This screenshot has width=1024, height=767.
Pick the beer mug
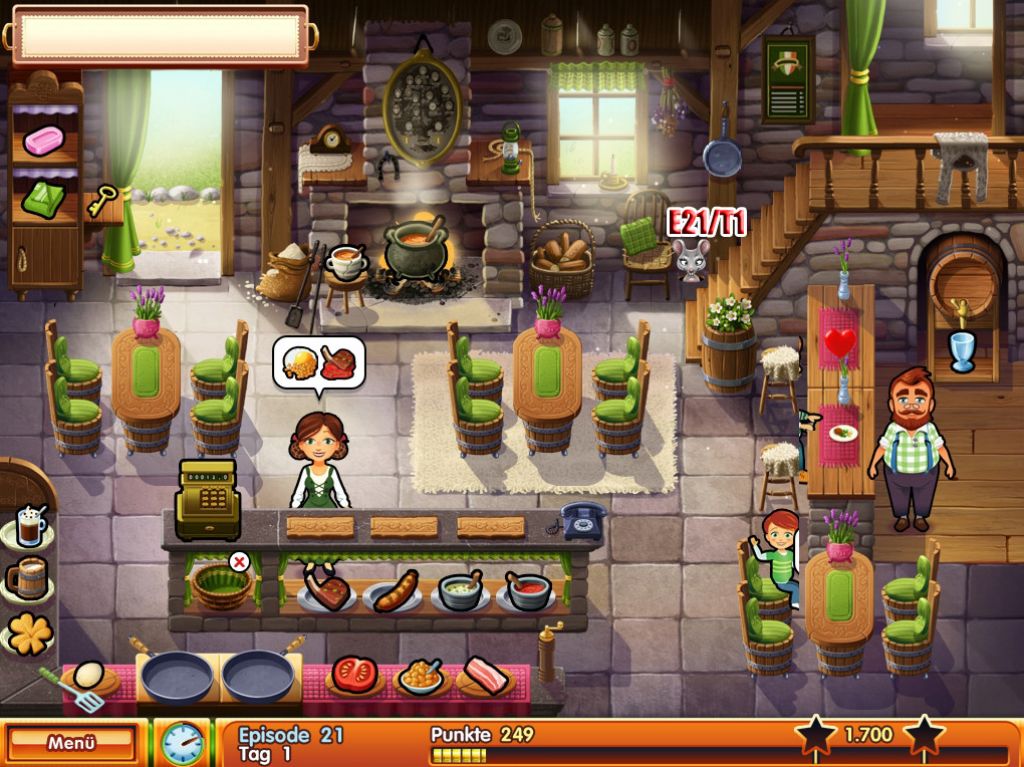click(x=28, y=577)
